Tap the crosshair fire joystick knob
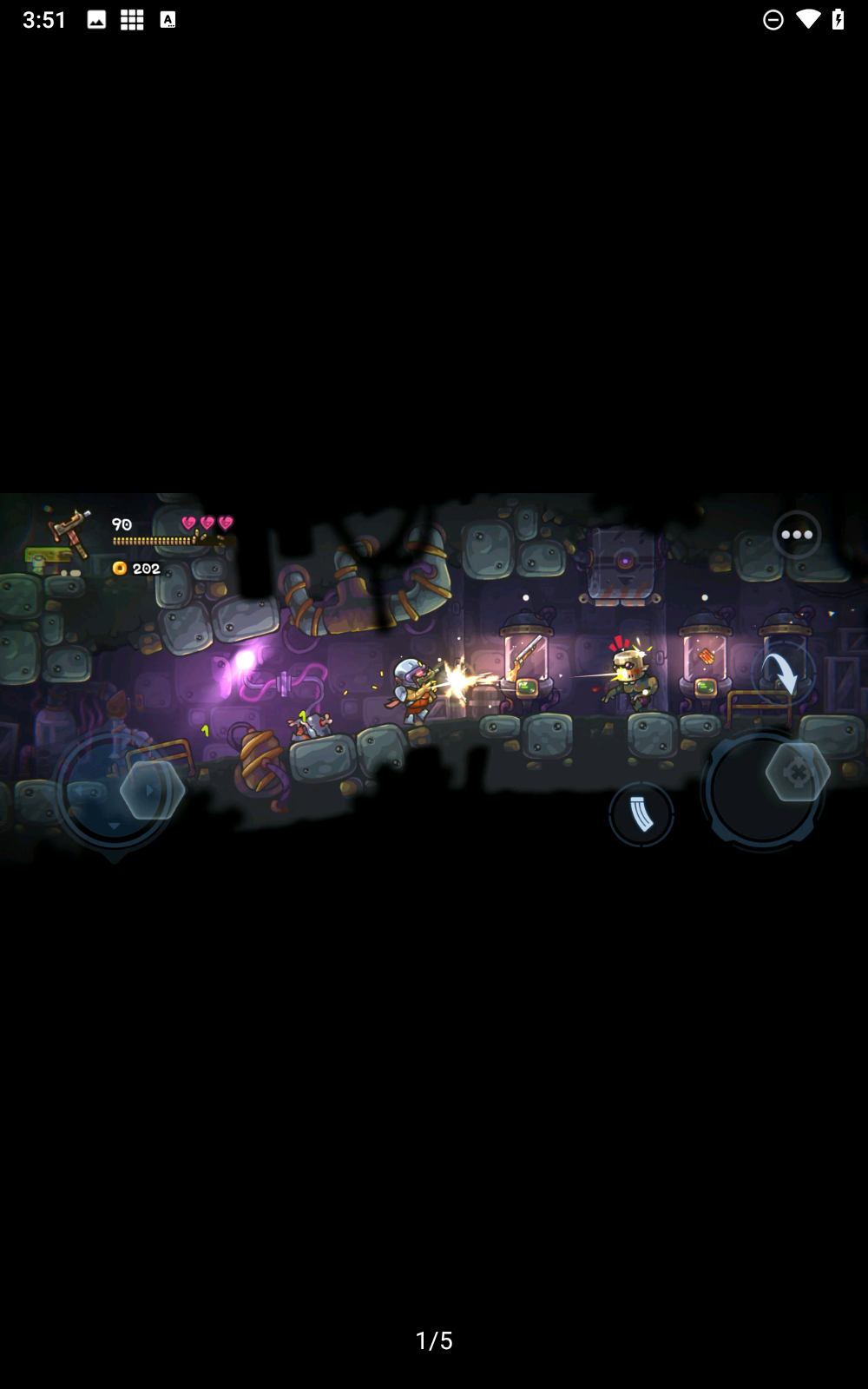868x1389 pixels. 797,772
